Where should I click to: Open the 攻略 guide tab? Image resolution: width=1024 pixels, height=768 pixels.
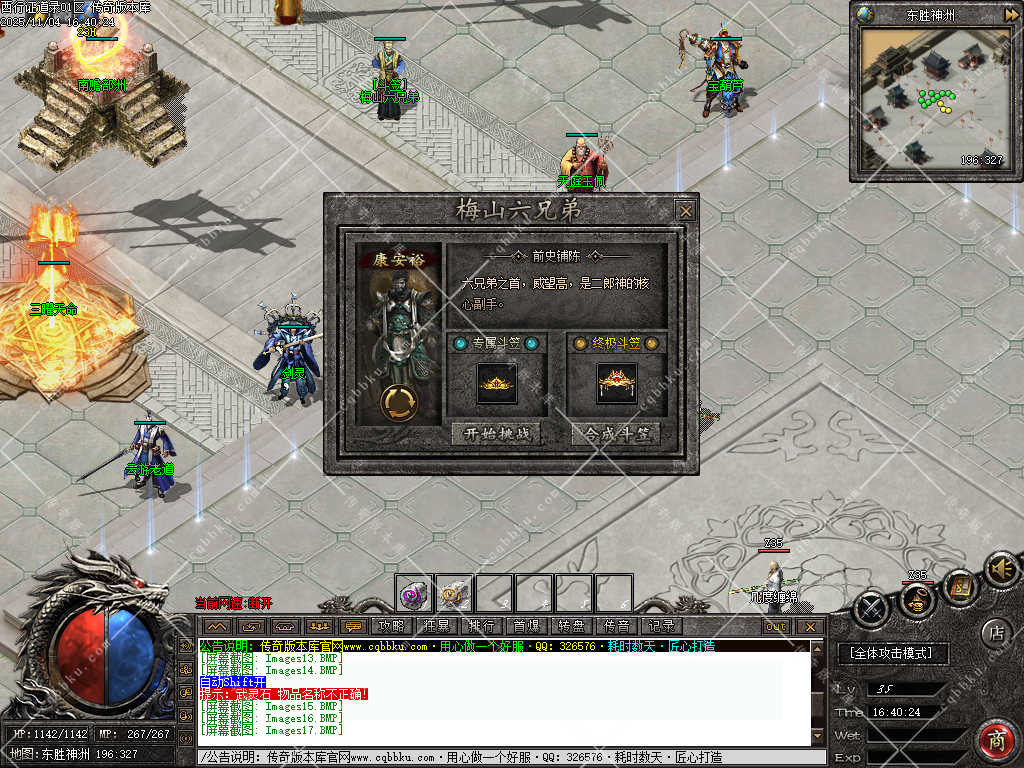pyautogui.click(x=392, y=626)
